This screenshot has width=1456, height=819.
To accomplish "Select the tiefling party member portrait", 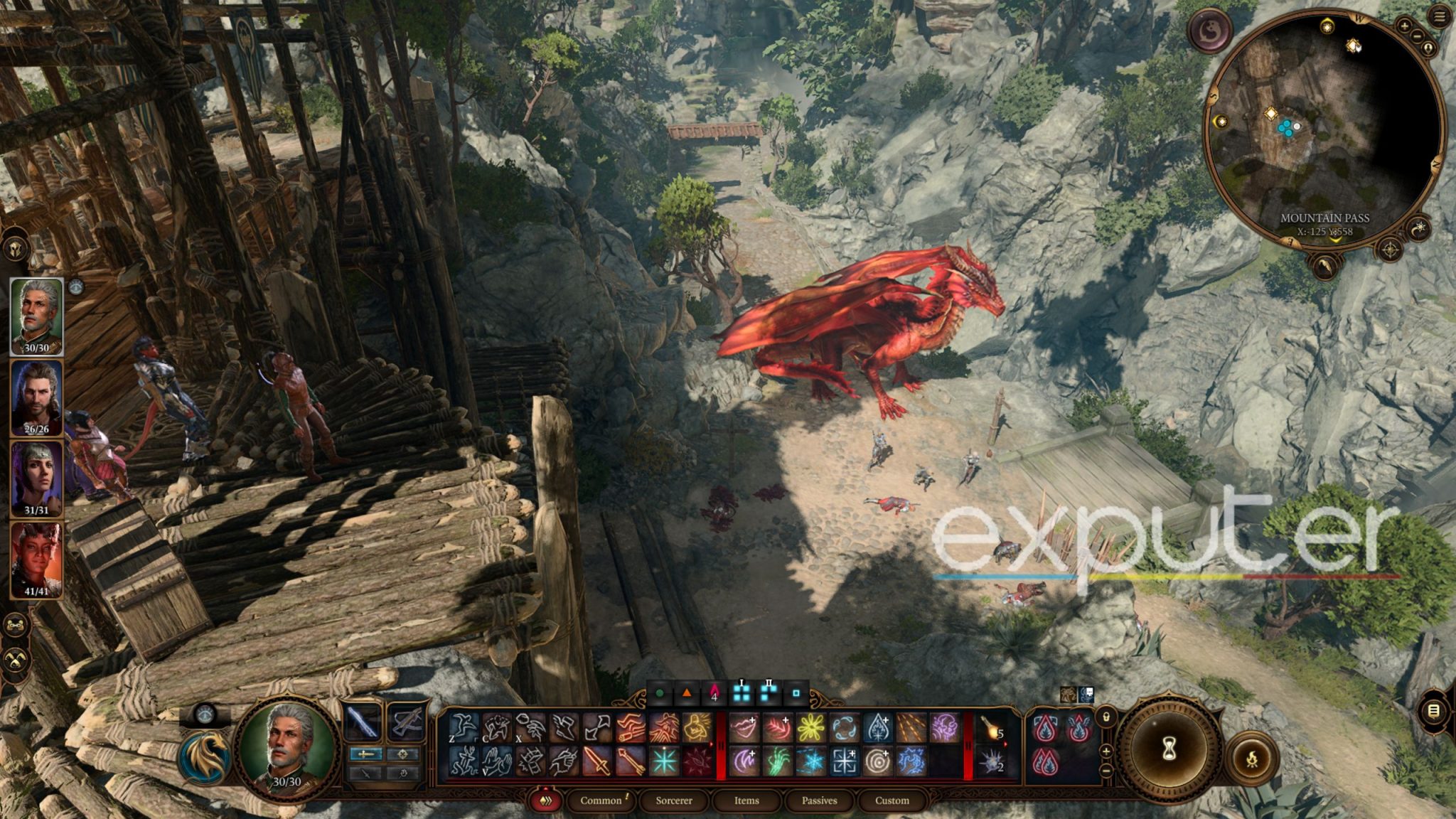I will point(36,560).
